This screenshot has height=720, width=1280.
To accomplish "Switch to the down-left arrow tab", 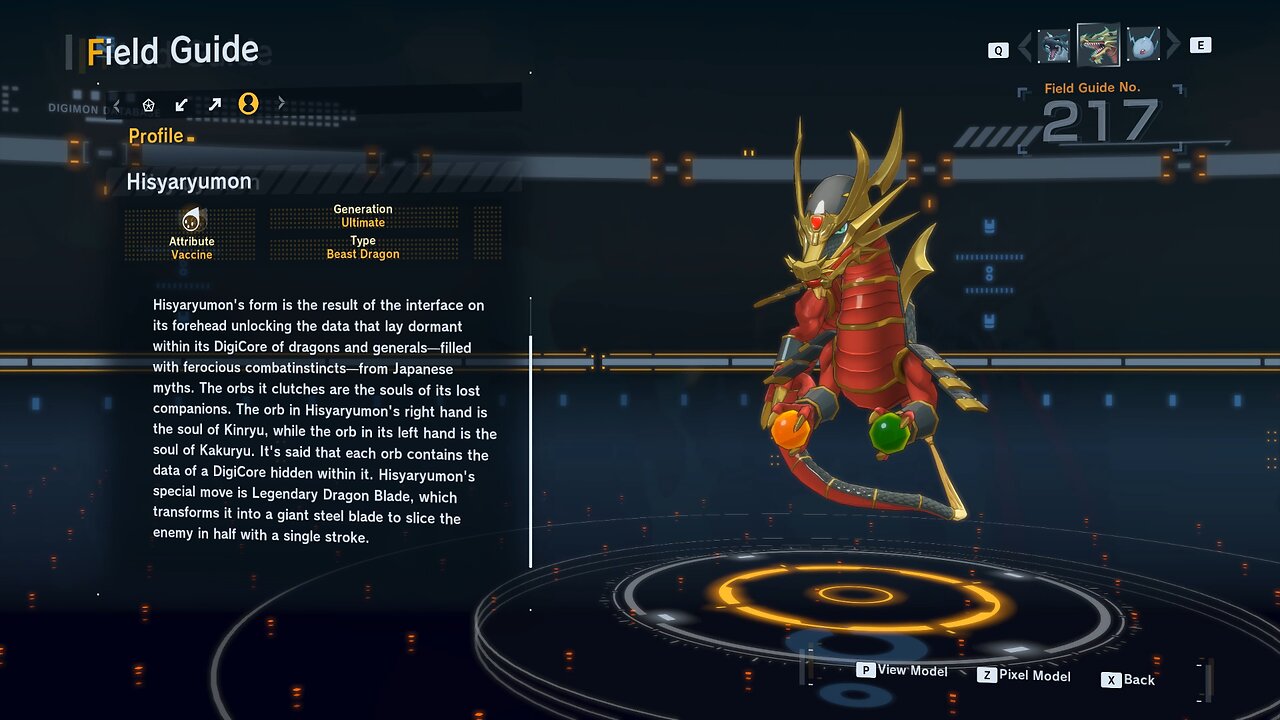I will [x=182, y=104].
